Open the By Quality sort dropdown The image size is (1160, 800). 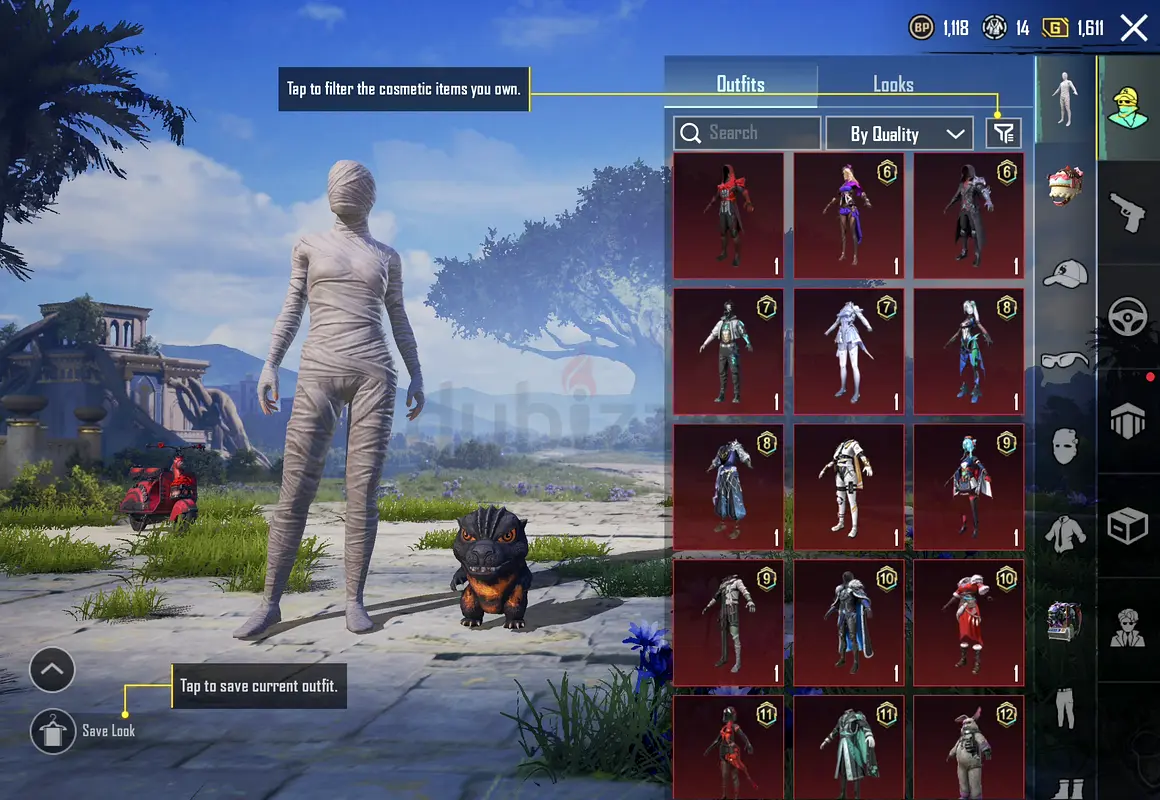click(x=898, y=133)
